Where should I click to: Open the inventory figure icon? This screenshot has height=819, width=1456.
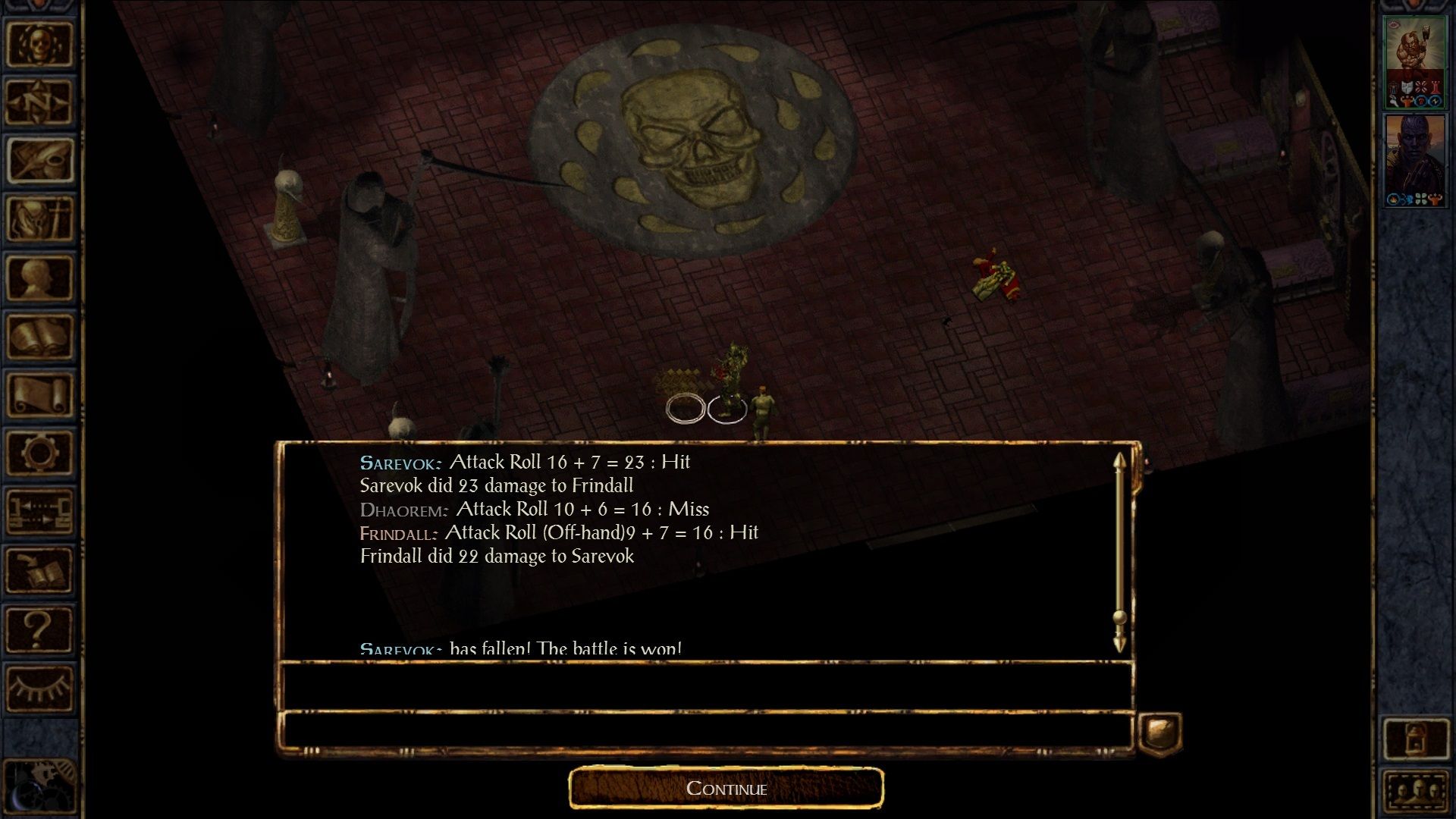(x=39, y=218)
